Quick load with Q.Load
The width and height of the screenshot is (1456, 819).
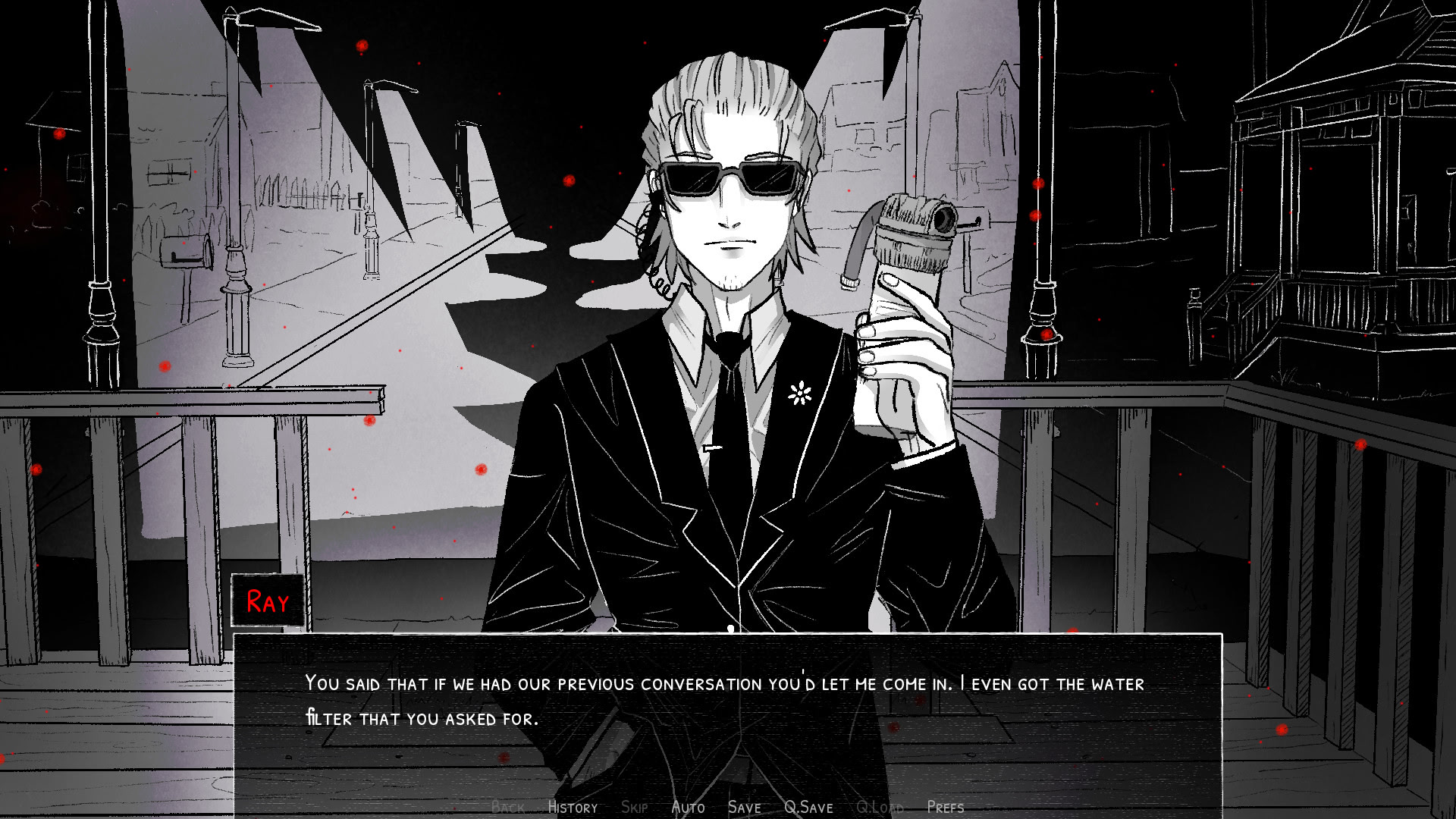pos(880,808)
